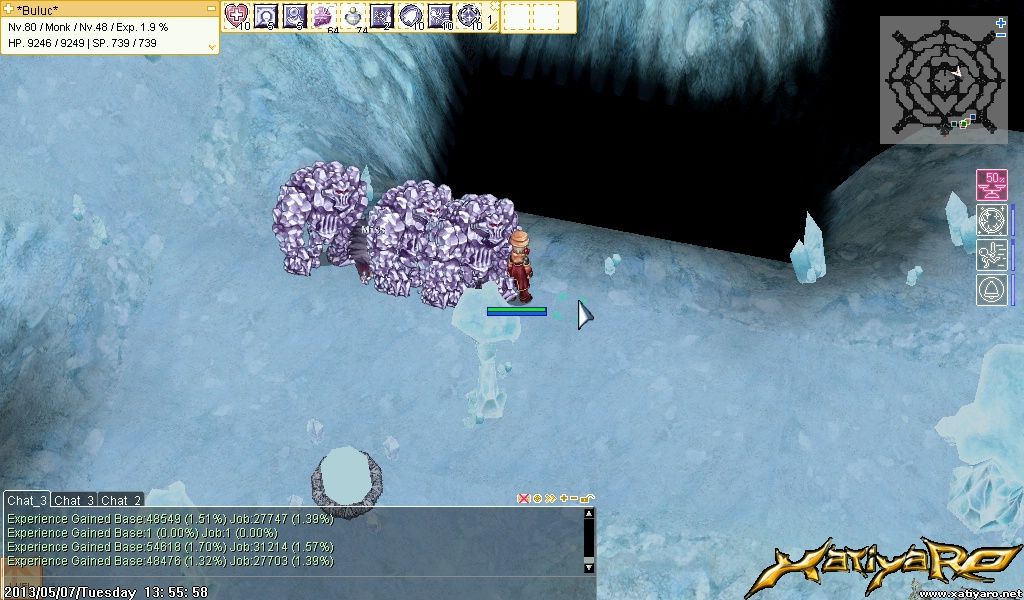The height and width of the screenshot is (600, 1024).
Task: Switch to the Chat_2 tab
Action: coord(121,500)
